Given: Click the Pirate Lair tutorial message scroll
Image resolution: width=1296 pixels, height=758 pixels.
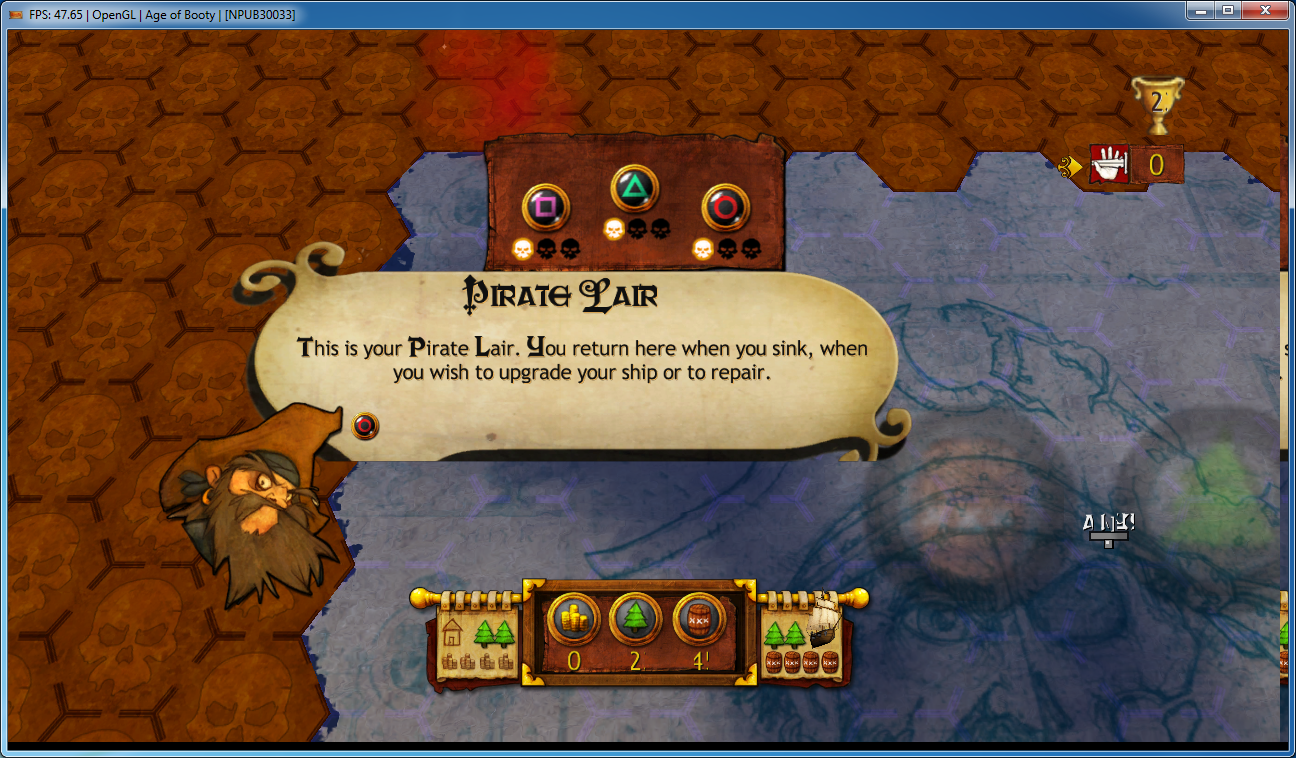Looking at the screenshot, I should (x=580, y=360).
